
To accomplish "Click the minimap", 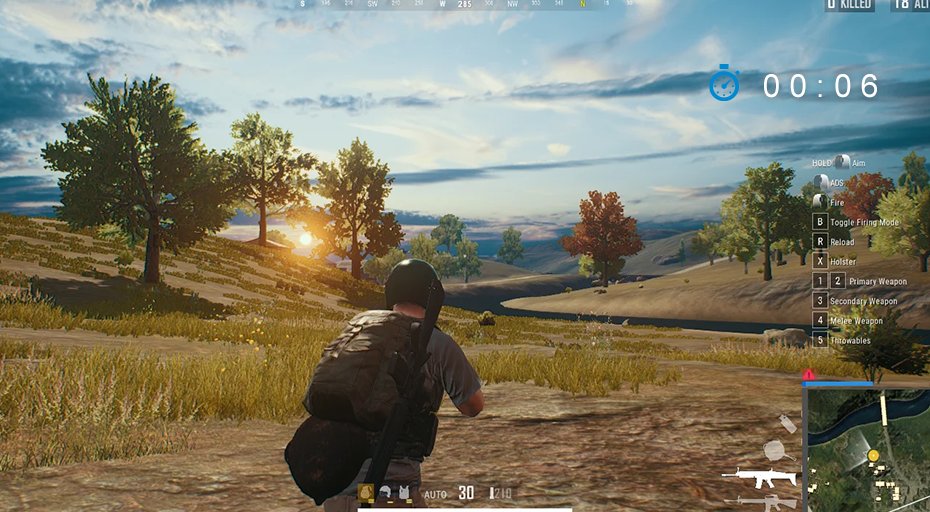I will tap(867, 450).
